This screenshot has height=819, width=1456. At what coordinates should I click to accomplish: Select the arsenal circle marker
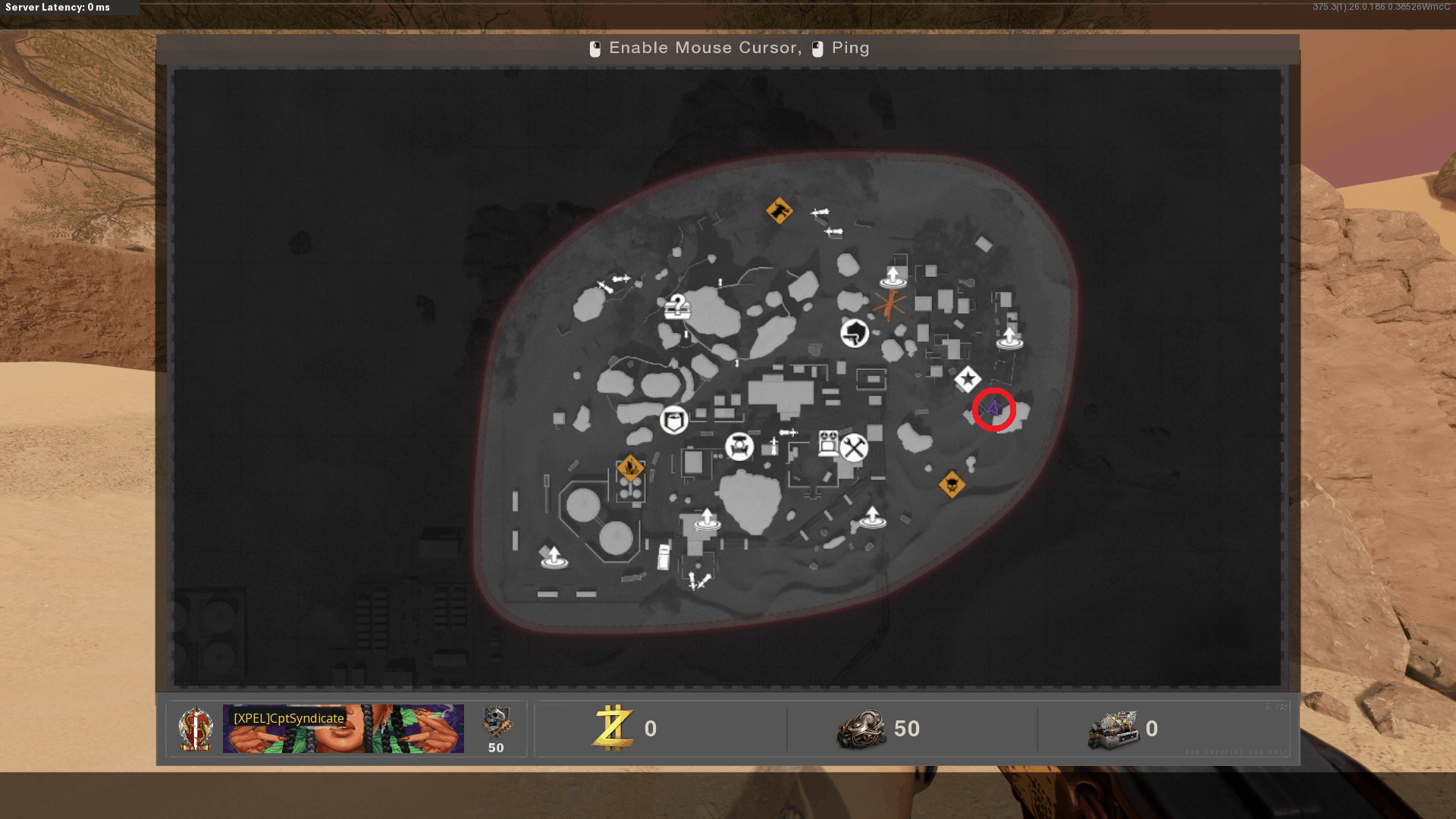[739, 446]
